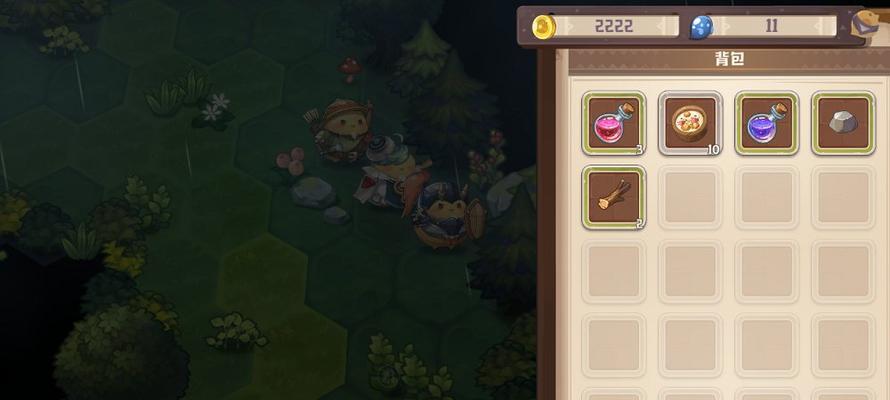This screenshot has height=400, width=890.
Task: Select the wooden branch item slot
Action: tap(614, 197)
